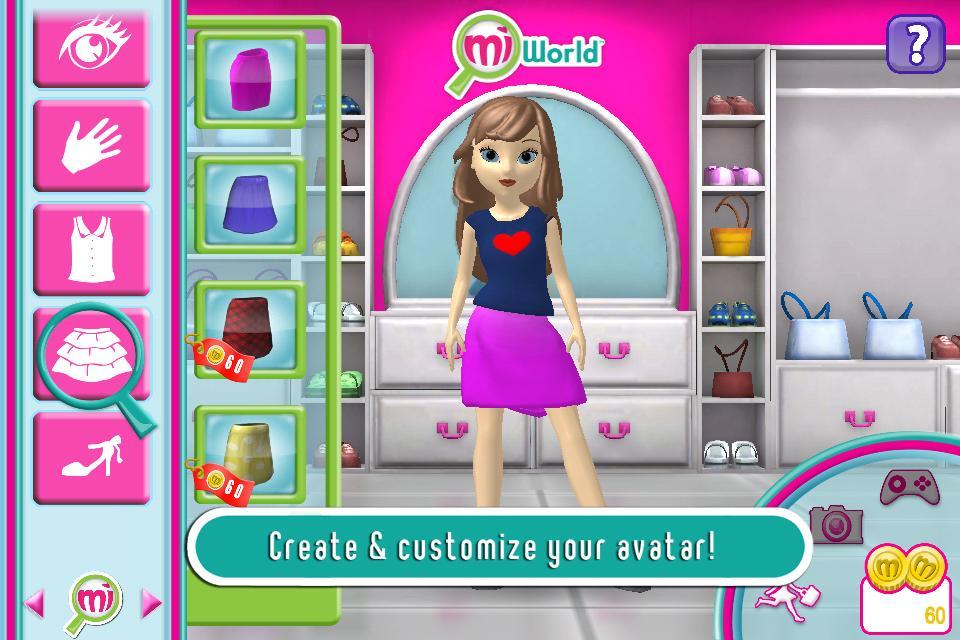This screenshot has height=640, width=960.
Task: Open the help question mark button
Action: click(915, 45)
